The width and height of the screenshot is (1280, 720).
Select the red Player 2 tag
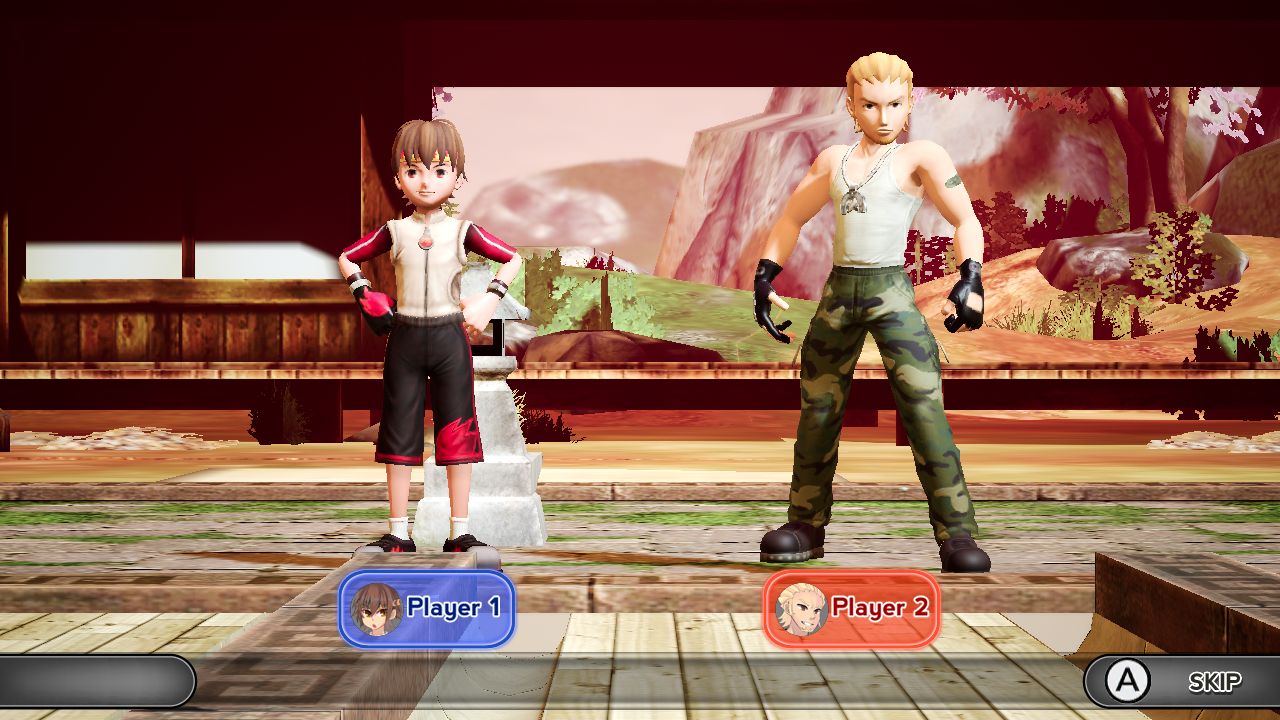(x=852, y=608)
